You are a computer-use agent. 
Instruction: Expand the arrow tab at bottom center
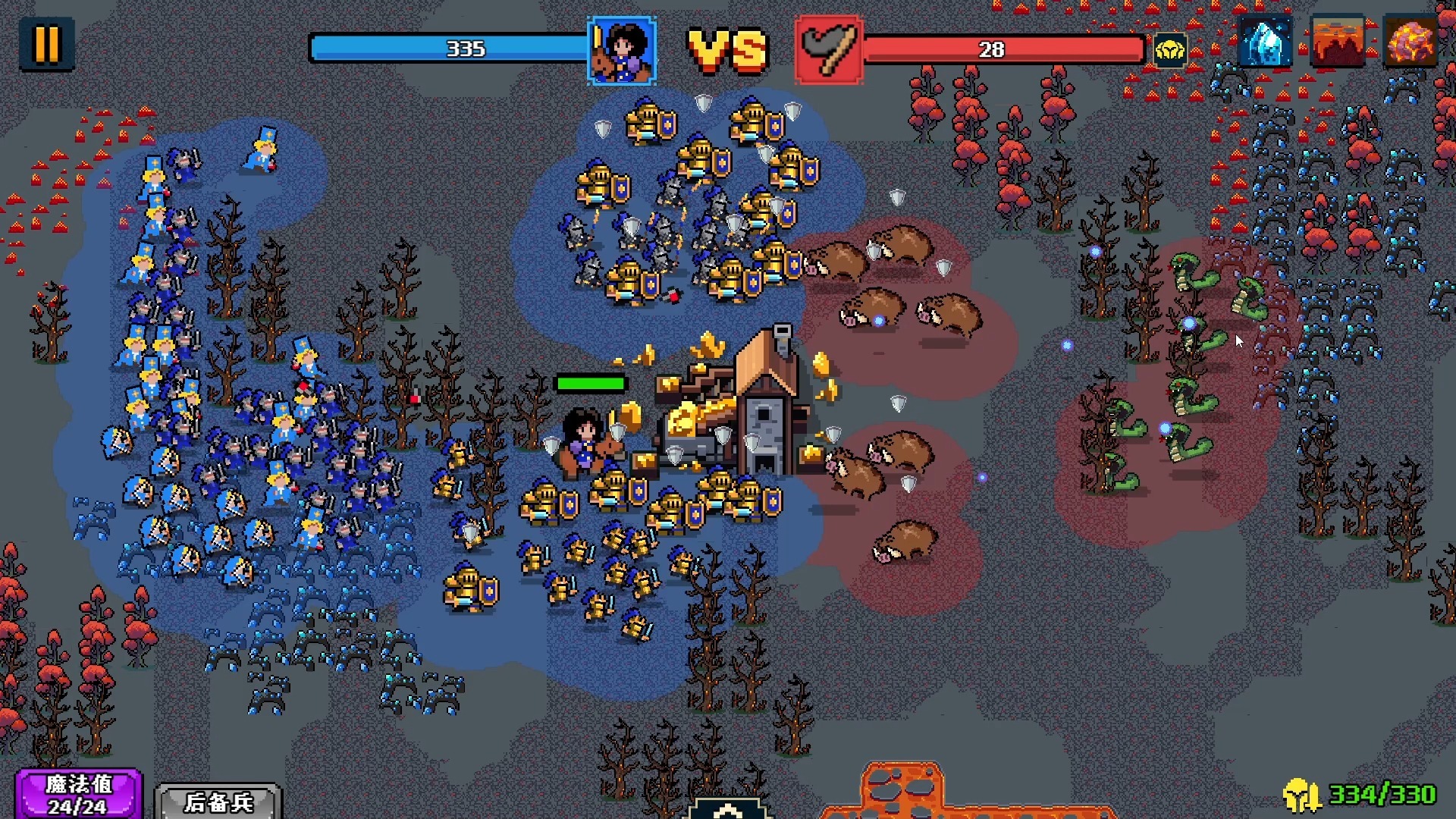tap(728, 809)
